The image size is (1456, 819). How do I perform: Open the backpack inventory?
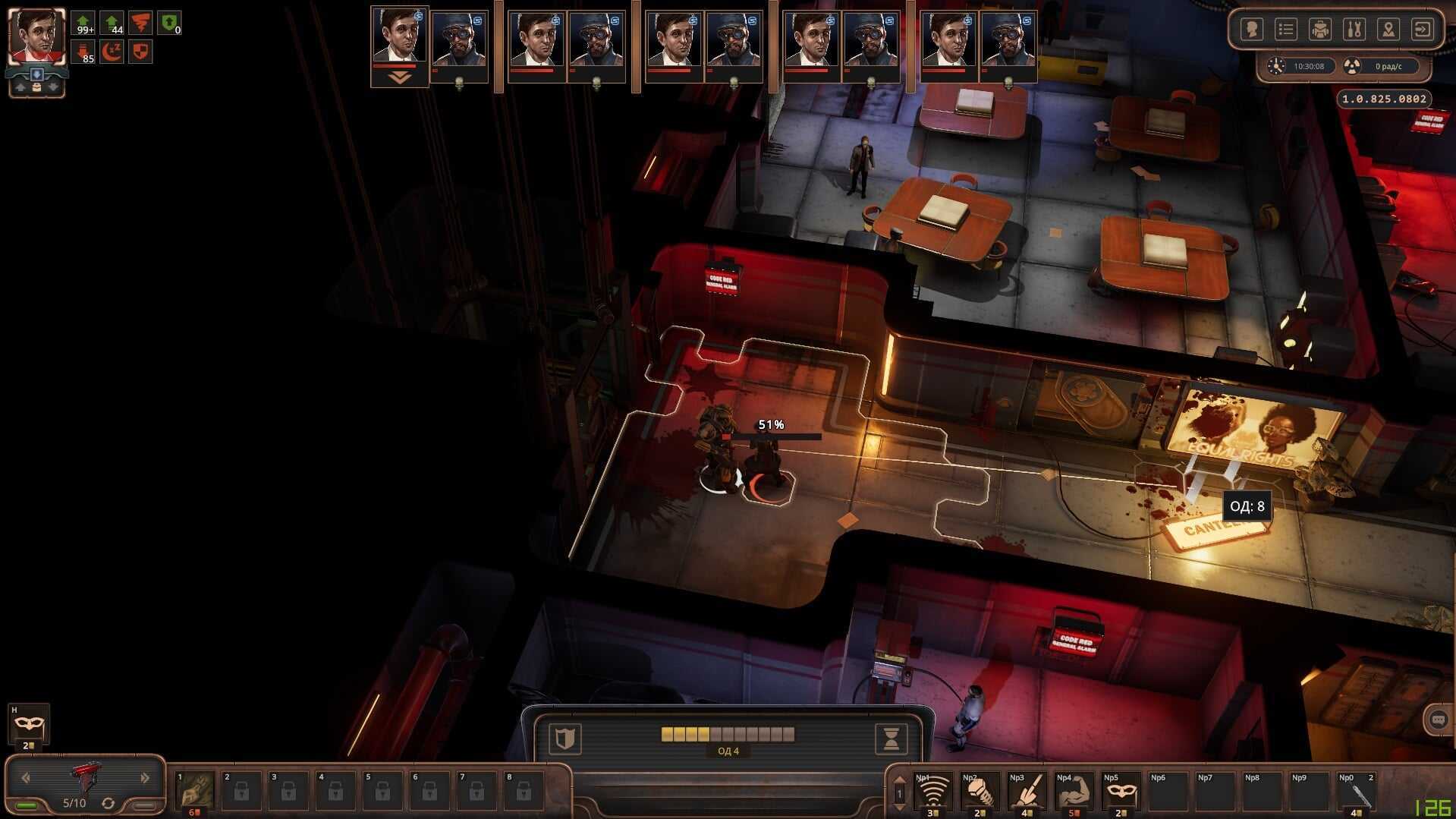pyautogui.click(x=1320, y=30)
